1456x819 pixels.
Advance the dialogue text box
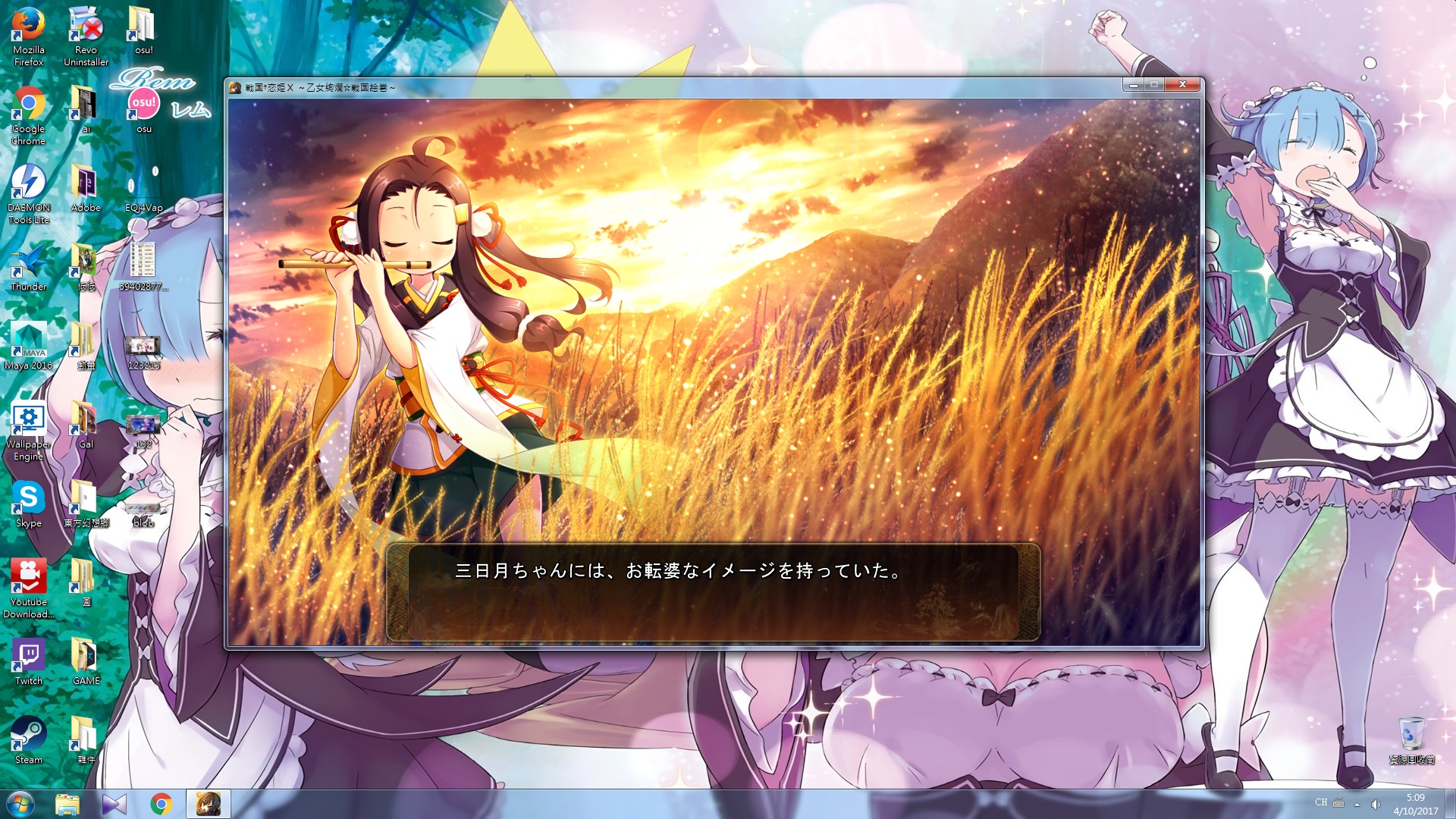tap(713, 592)
